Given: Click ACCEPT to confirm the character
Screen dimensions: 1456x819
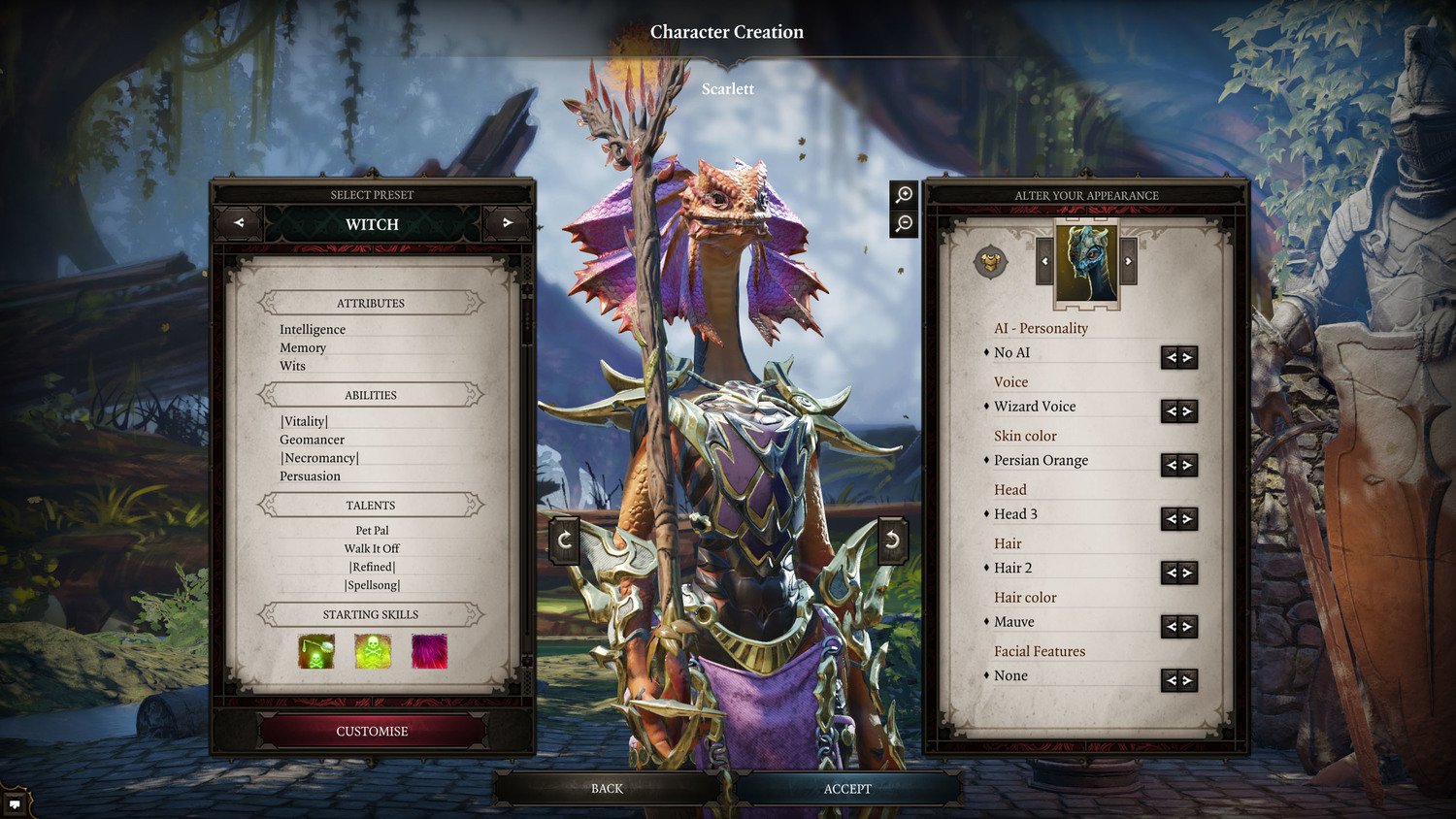Looking at the screenshot, I should pyautogui.click(x=848, y=788).
